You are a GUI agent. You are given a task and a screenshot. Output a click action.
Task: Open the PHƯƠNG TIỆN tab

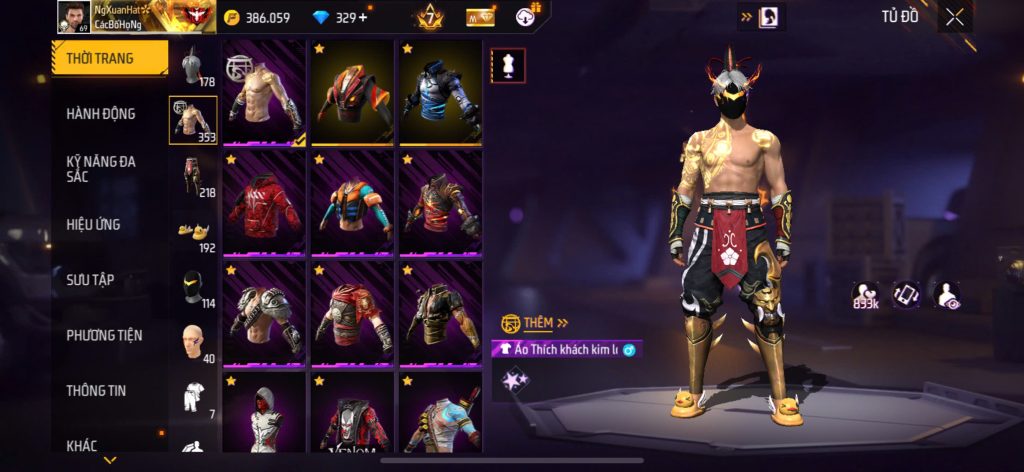(x=104, y=335)
